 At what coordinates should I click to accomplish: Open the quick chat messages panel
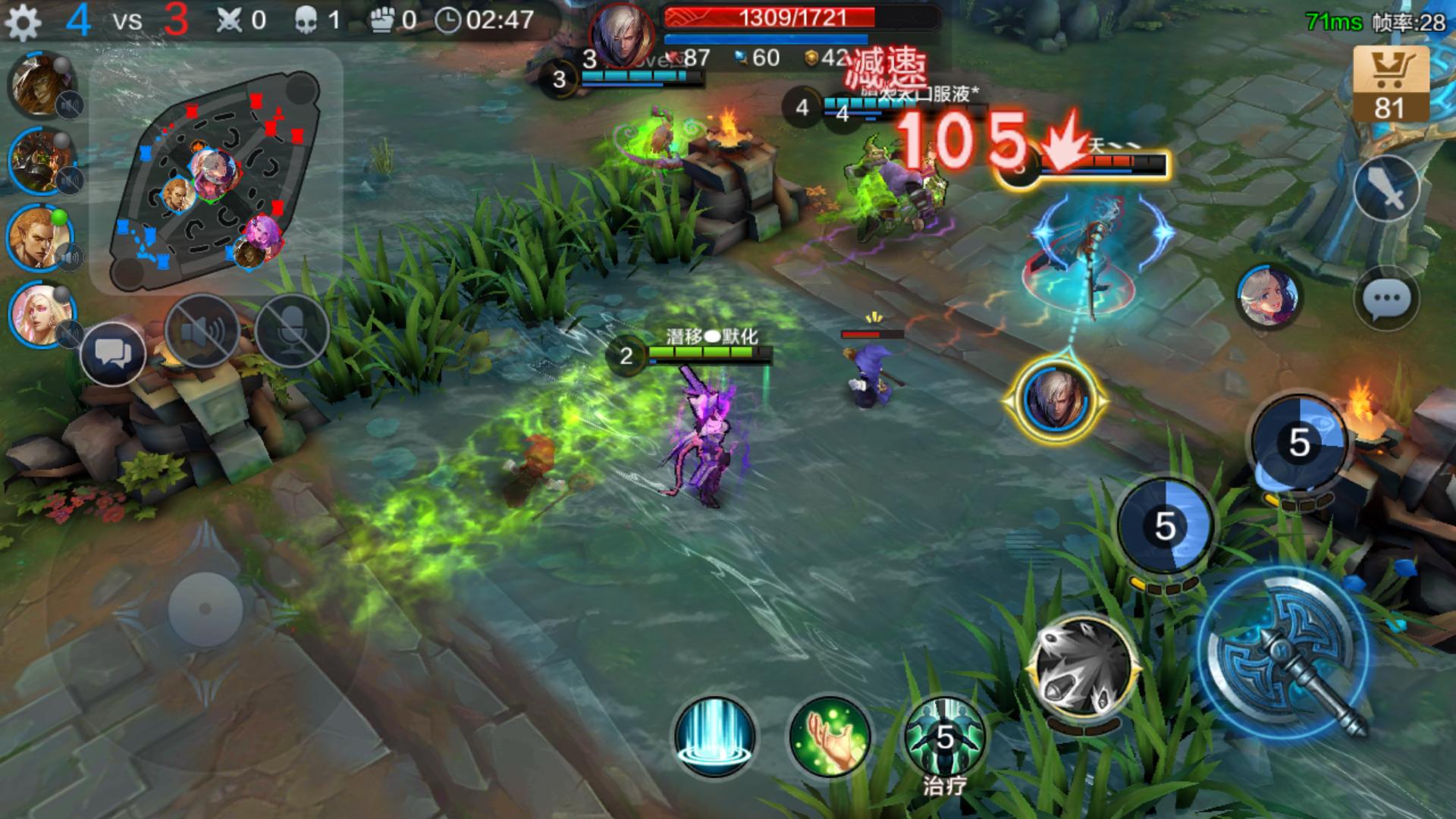112,353
